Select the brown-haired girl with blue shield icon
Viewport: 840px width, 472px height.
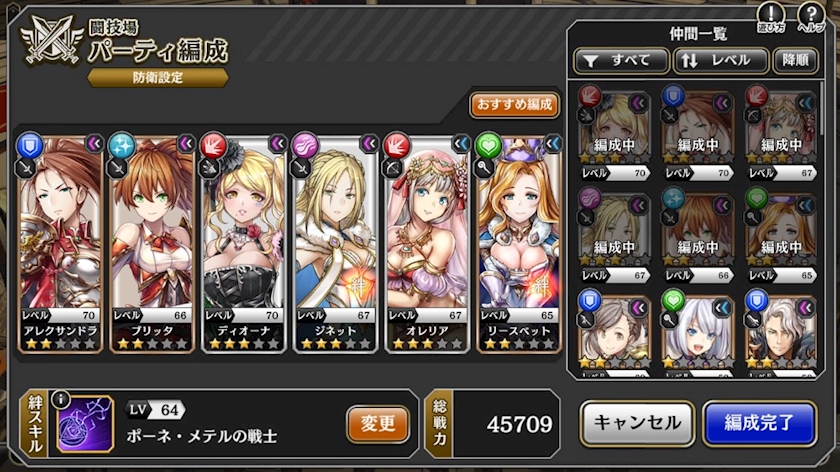pyautogui.click(x=613, y=331)
